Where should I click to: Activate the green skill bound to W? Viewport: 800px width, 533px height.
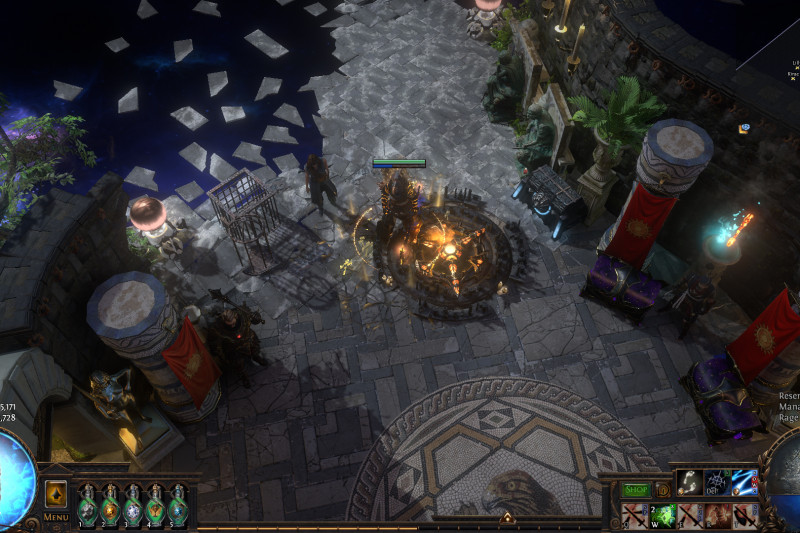(661, 516)
